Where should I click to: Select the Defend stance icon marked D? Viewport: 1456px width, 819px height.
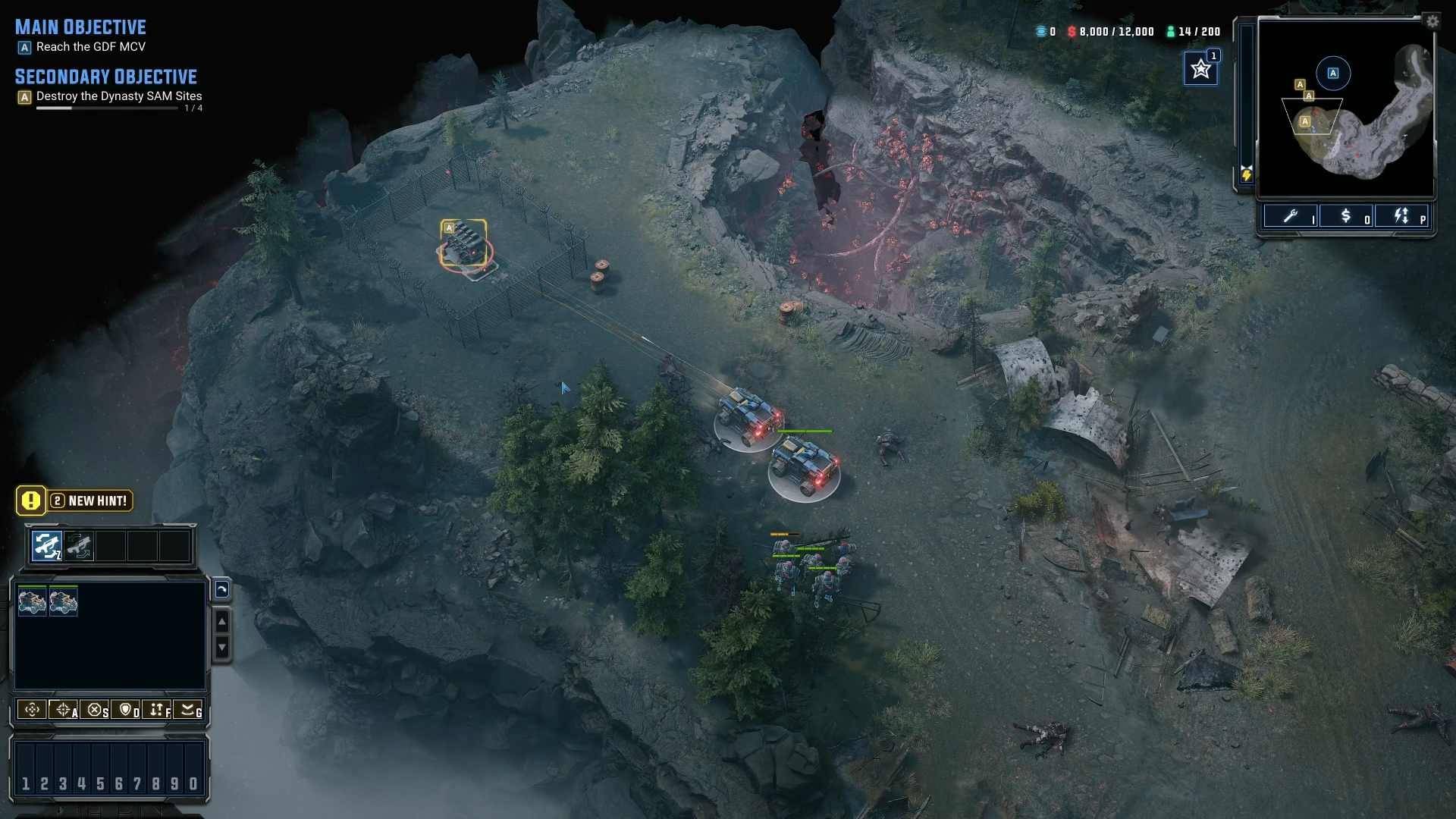[125, 710]
